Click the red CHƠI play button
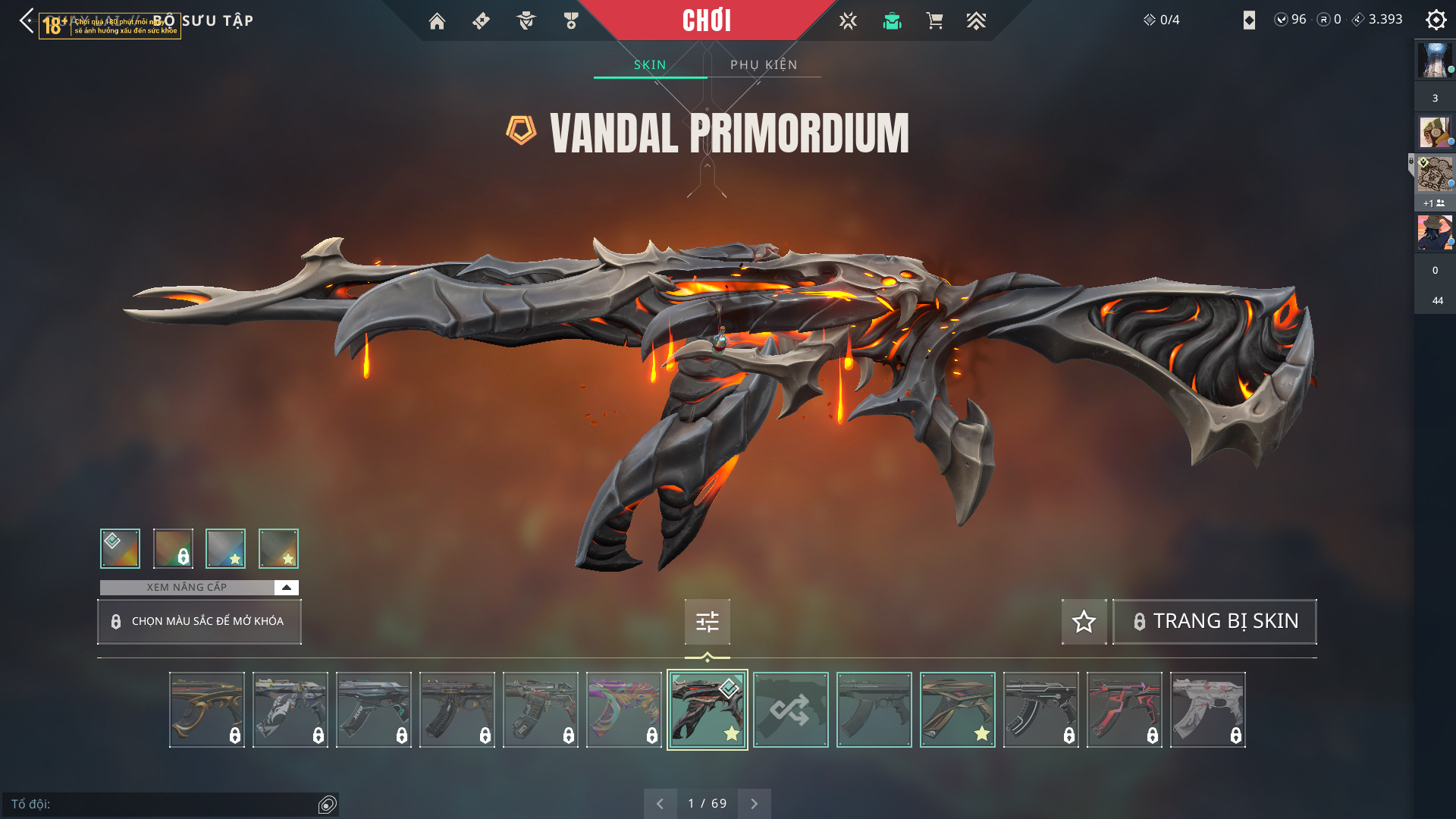The height and width of the screenshot is (819, 1456). coord(707,20)
